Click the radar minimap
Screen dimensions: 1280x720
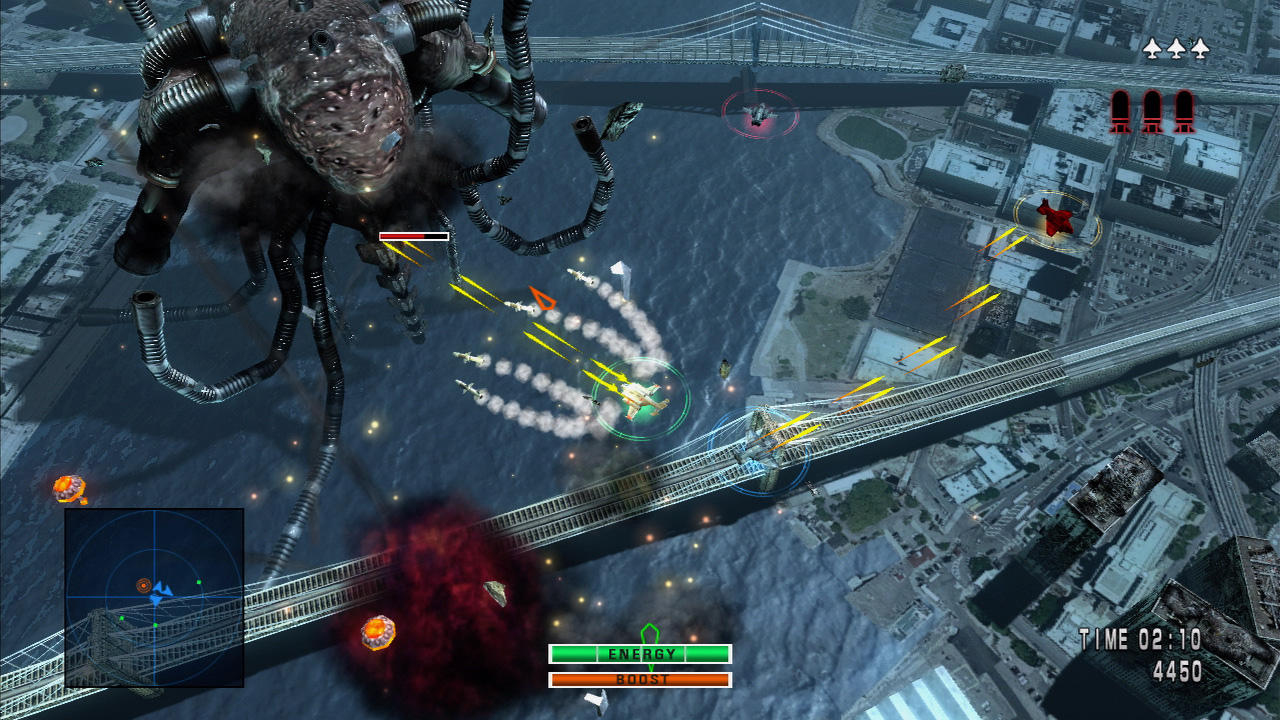tap(154, 597)
